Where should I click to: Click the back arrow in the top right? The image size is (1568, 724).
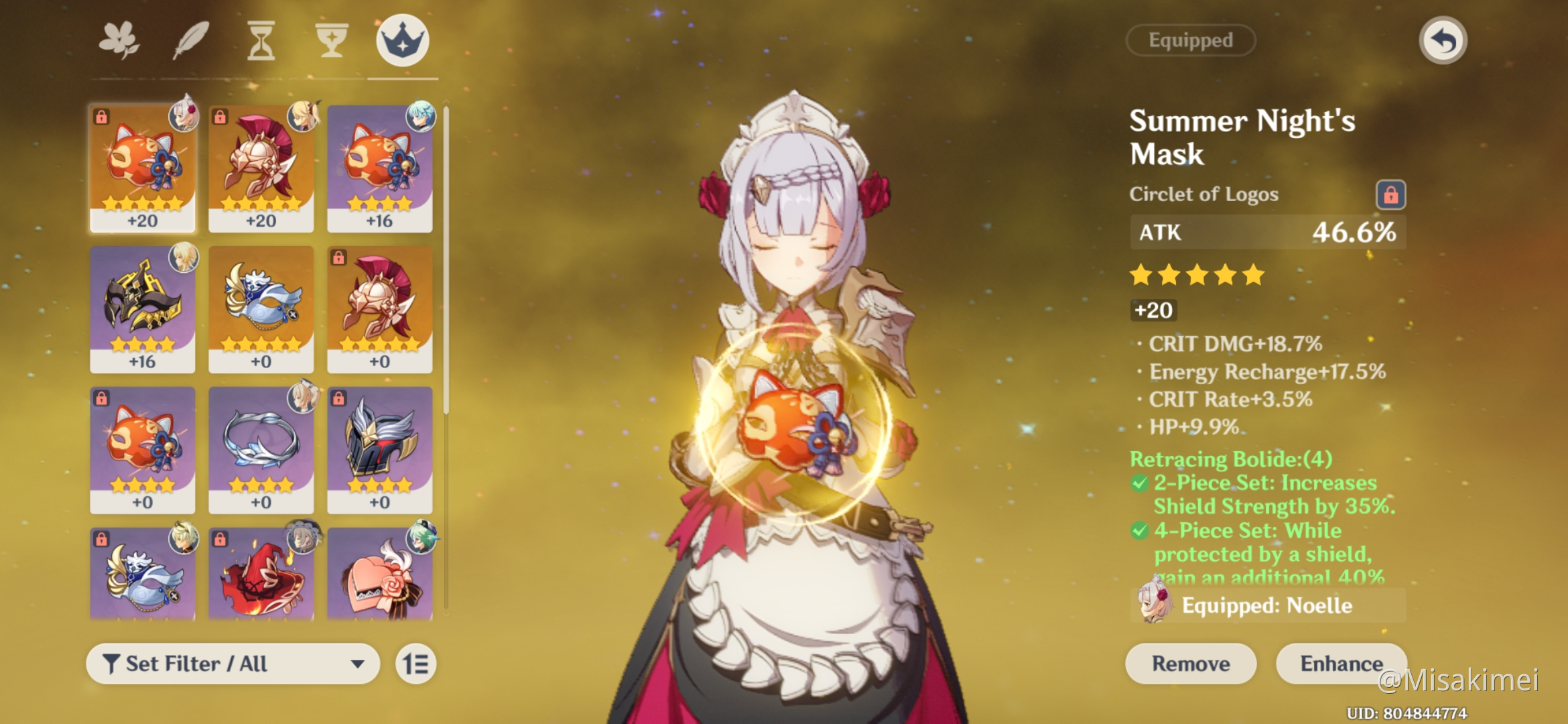pos(1442,40)
